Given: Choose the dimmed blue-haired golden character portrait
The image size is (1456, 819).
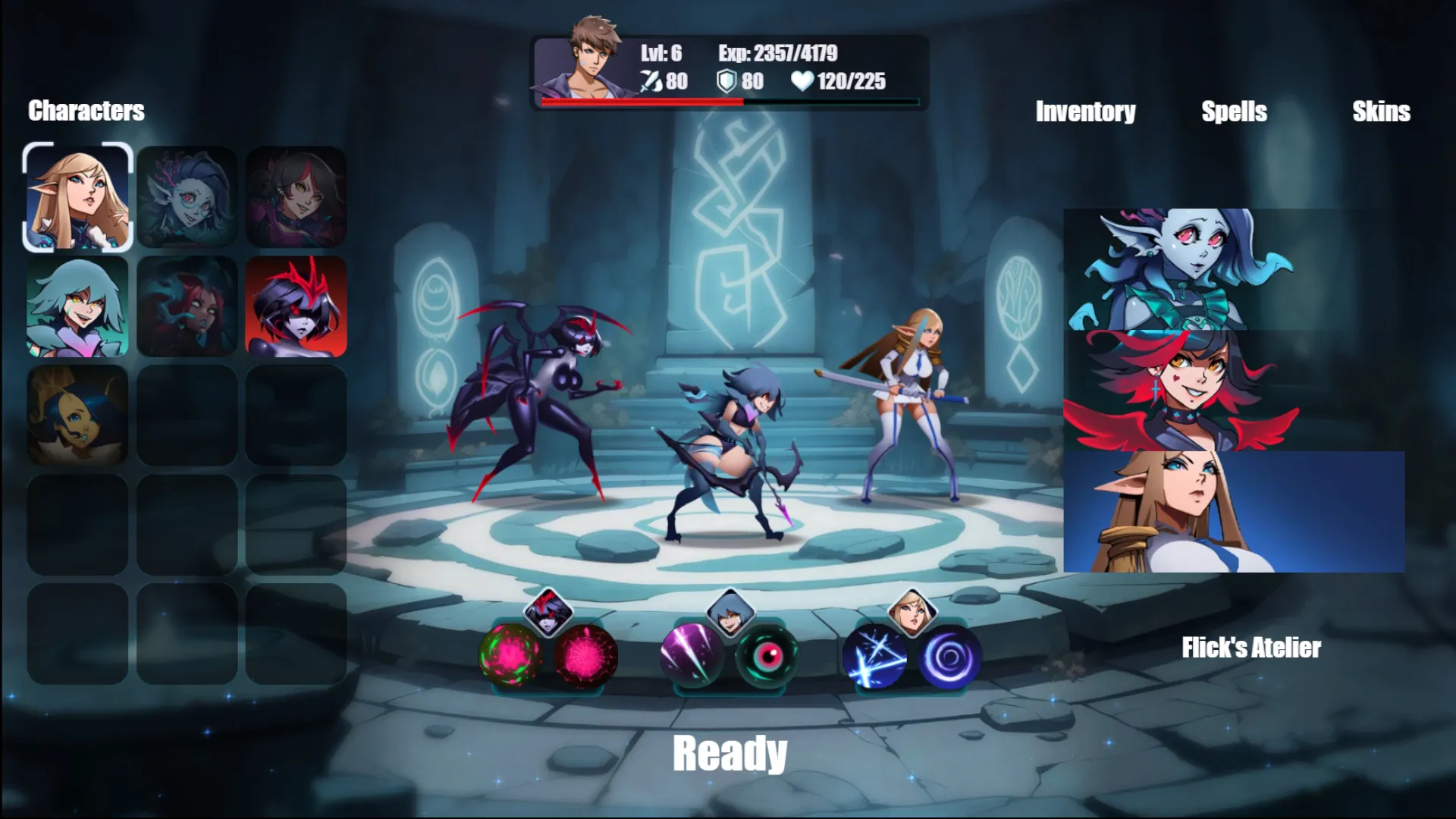Looking at the screenshot, I should [78, 416].
